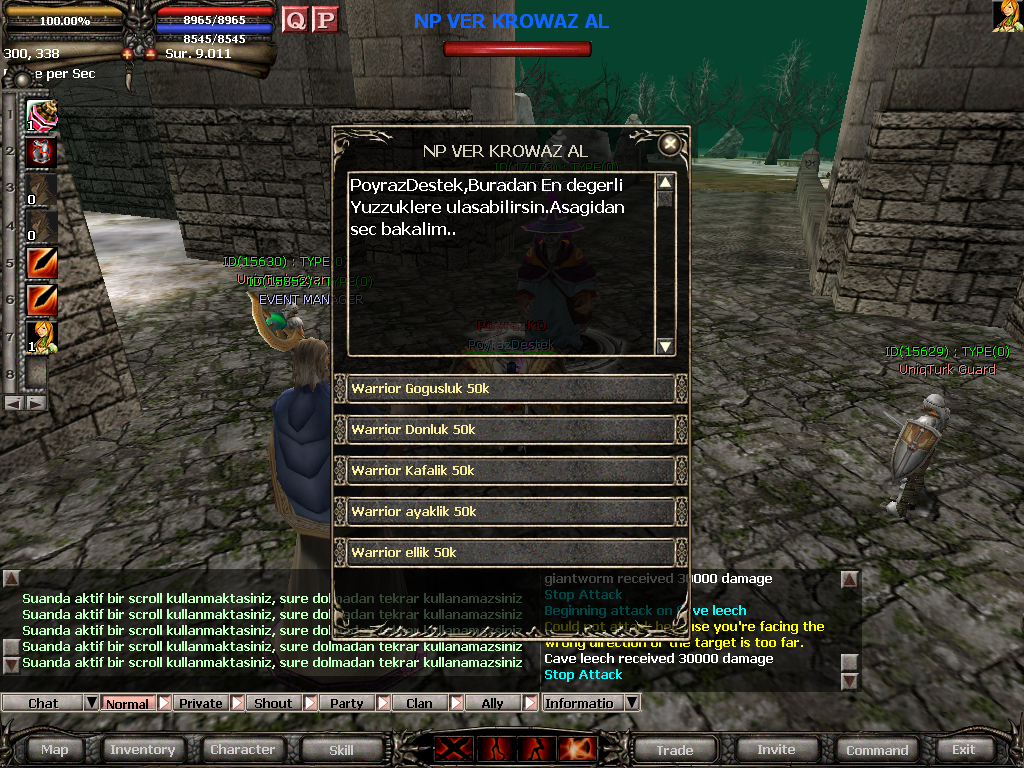Click the Invite button

click(776, 749)
